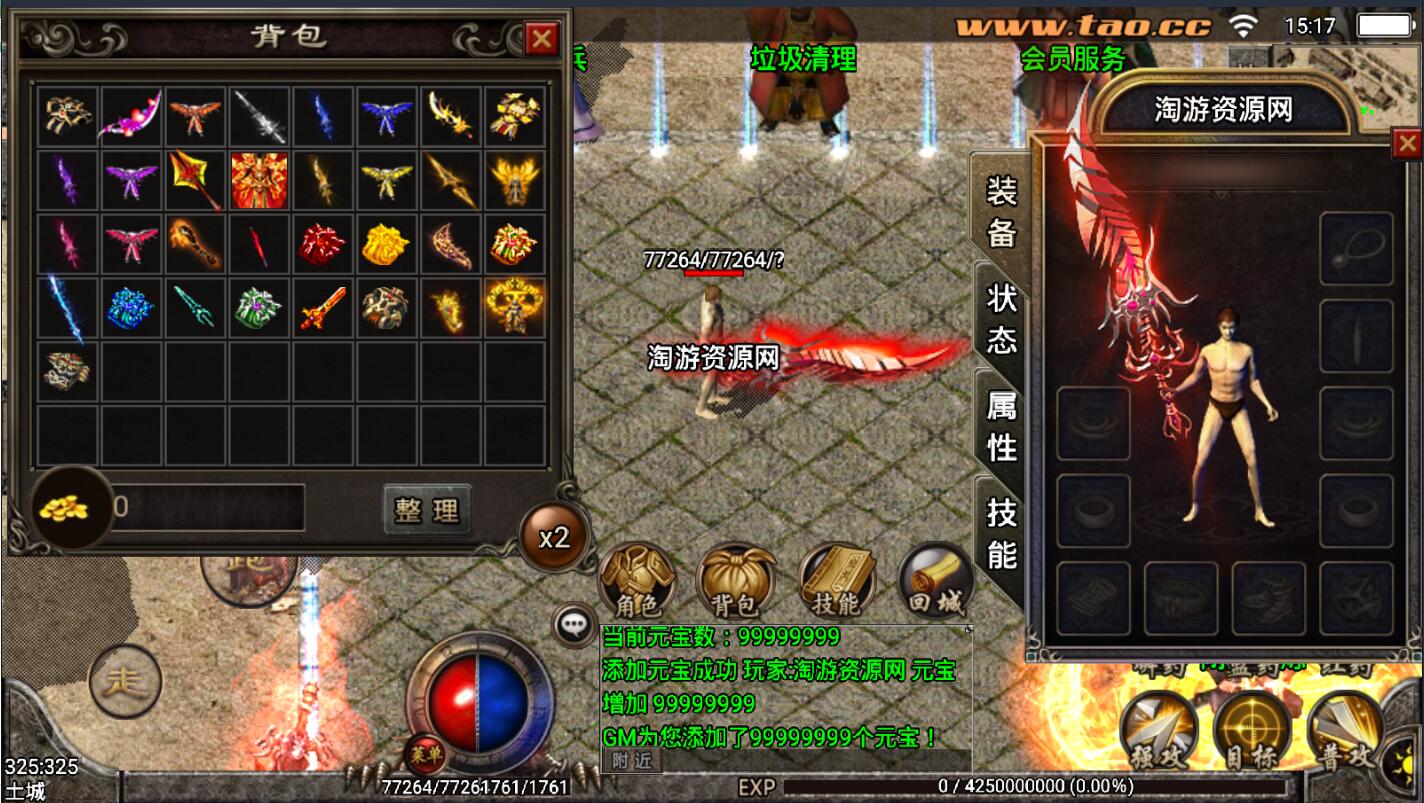1424x803 pixels.
Task: Open 垃圾清理 trash cleanup
Action: (x=804, y=59)
